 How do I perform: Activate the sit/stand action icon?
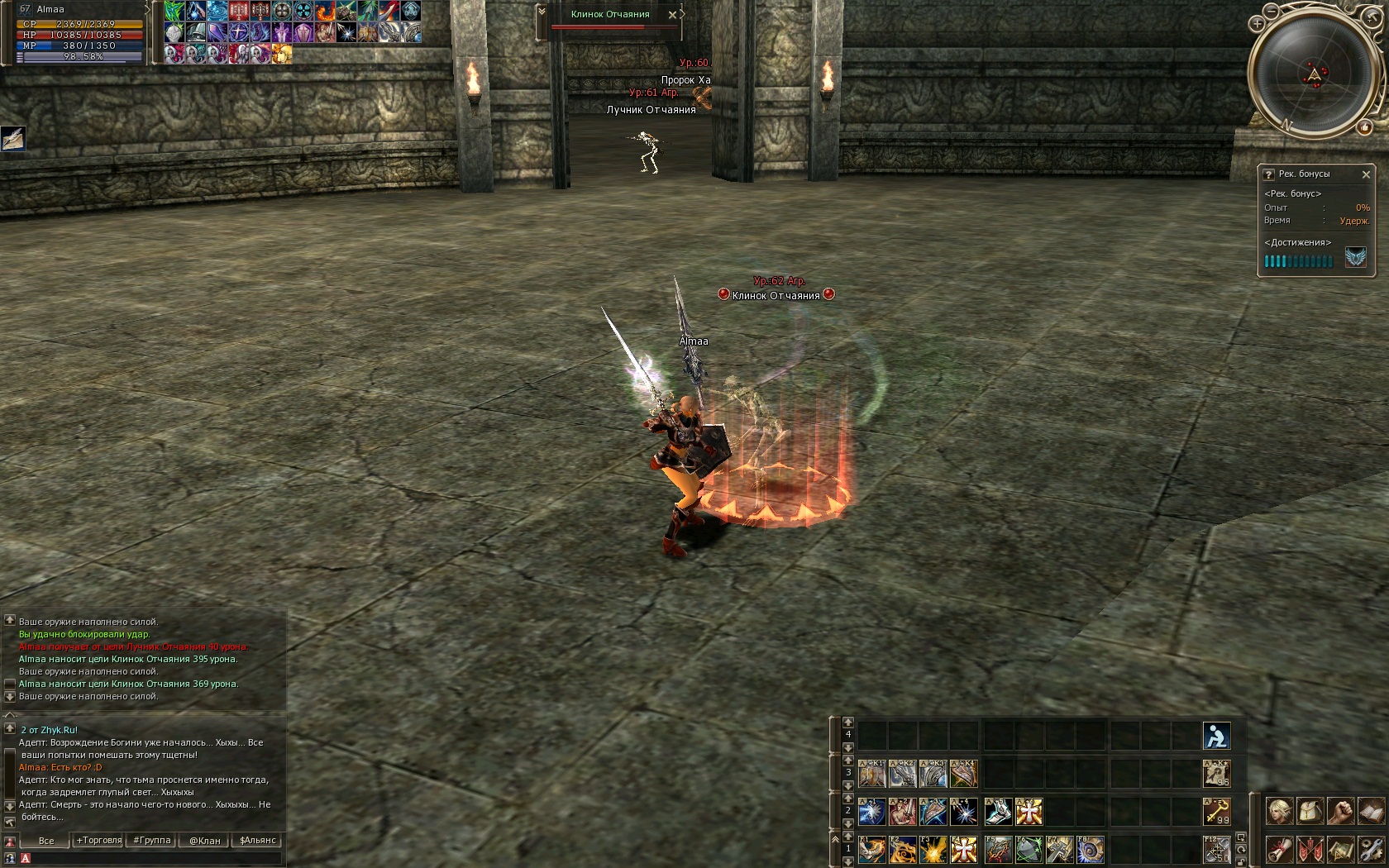point(1216,735)
